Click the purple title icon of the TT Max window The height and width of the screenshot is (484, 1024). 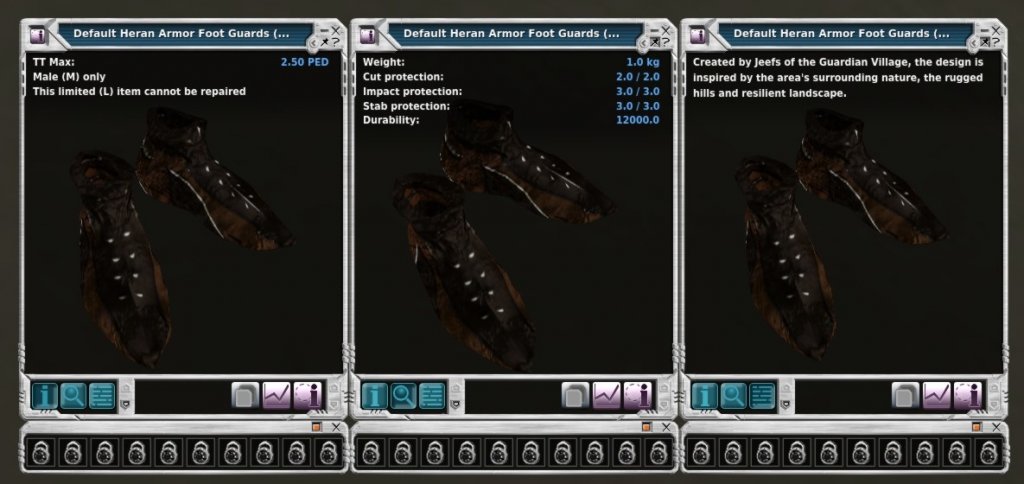click(x=37, y=35)
